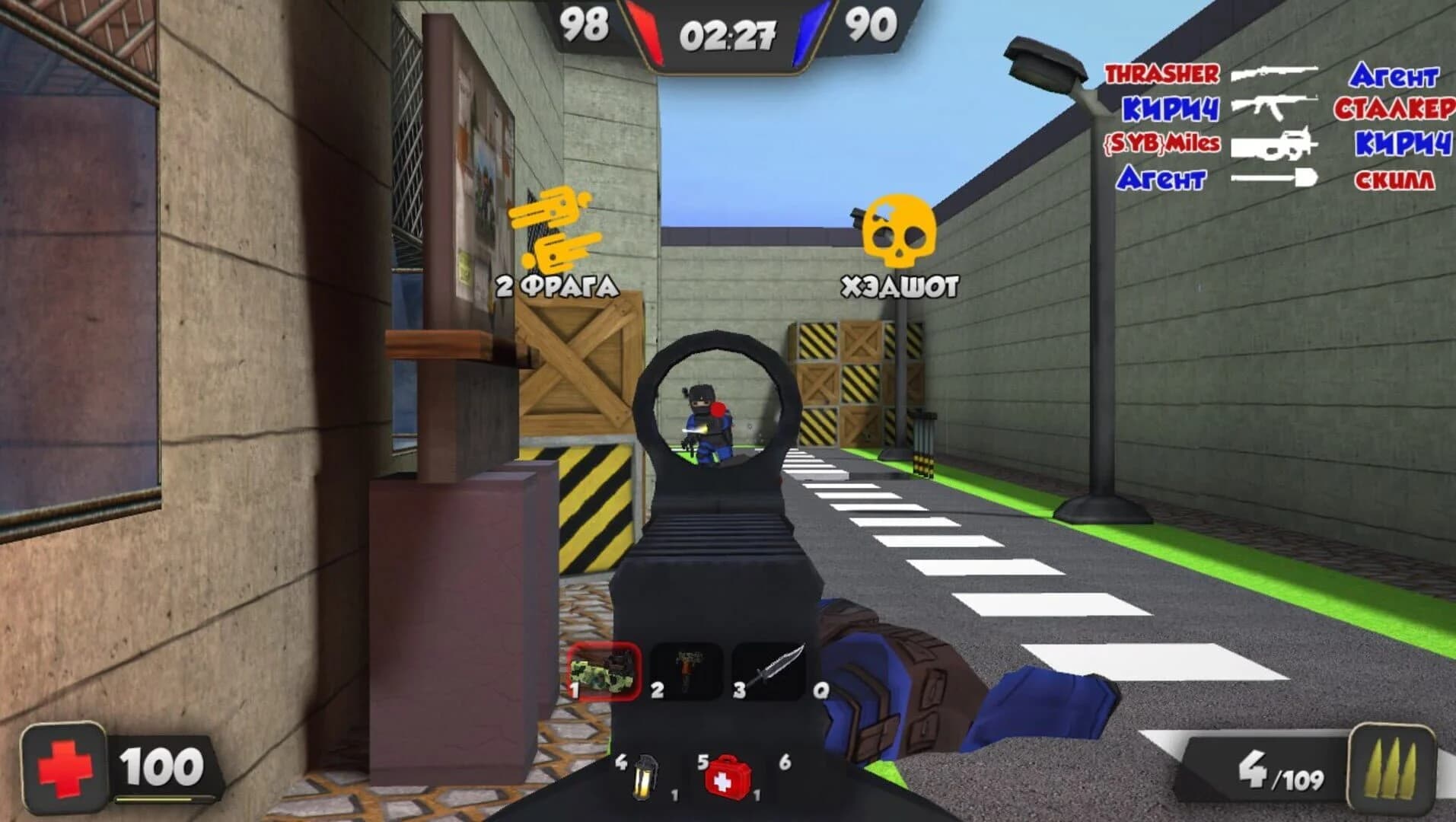1456x822 pixels.
Task: Select the P90 icon beside {S.YB}Miles
Action: click(x=1275, y=143)
